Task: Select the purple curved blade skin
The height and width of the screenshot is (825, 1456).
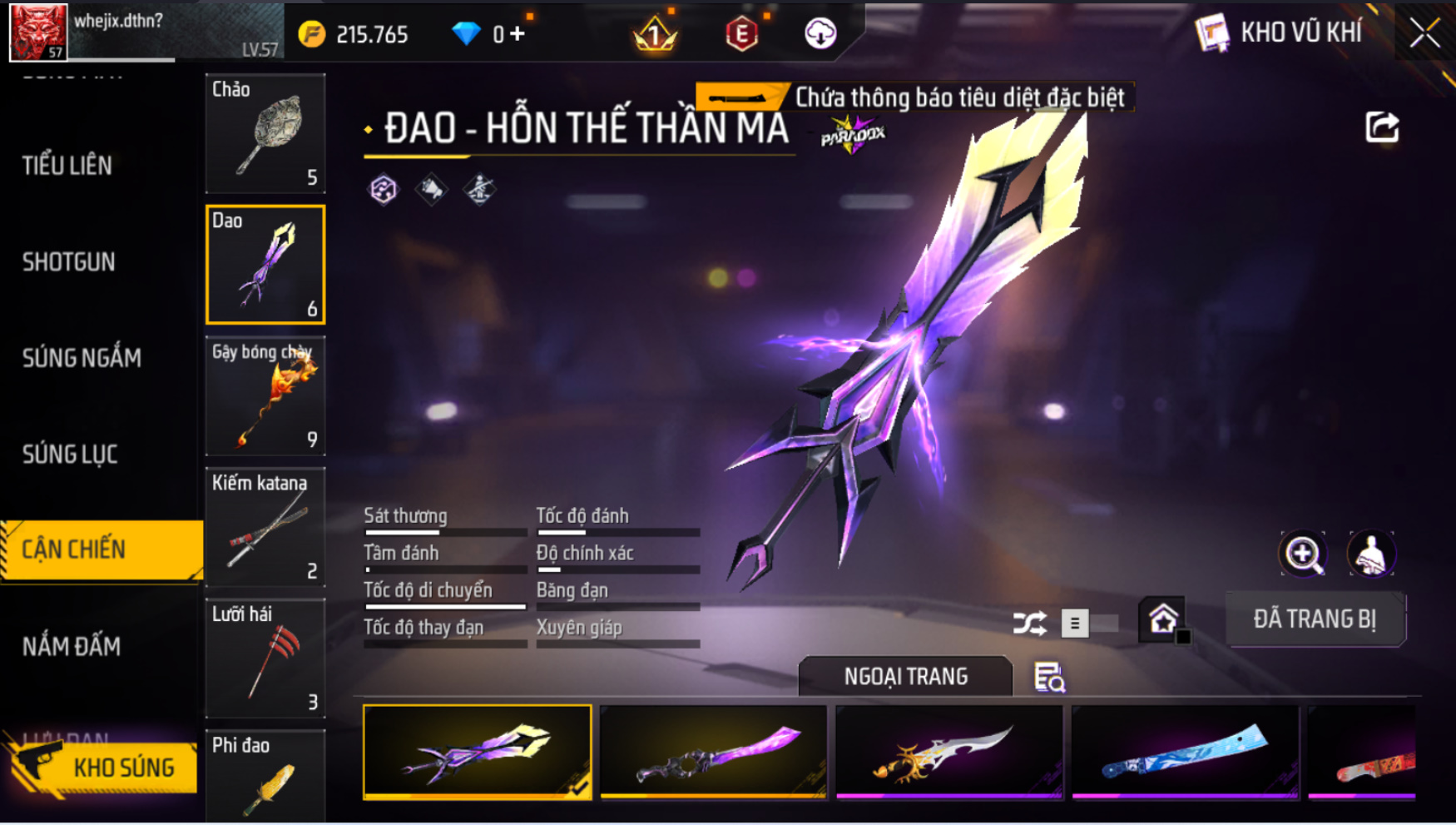Action: coord(714,752)
